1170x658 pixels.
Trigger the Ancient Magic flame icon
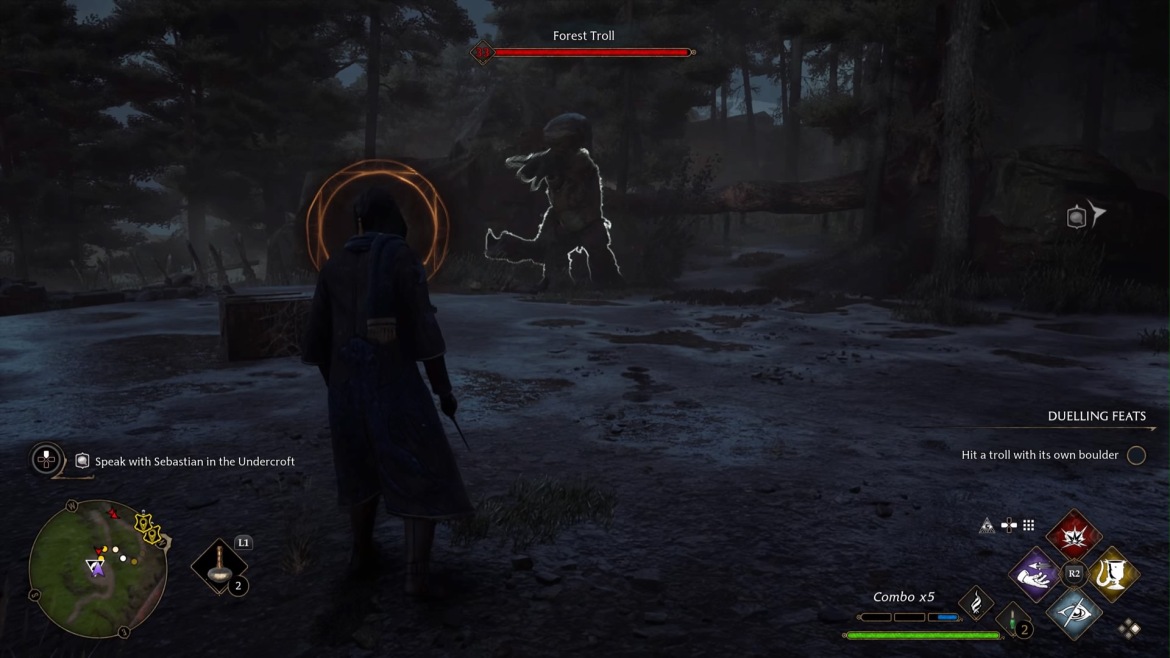tap(975, 602)
